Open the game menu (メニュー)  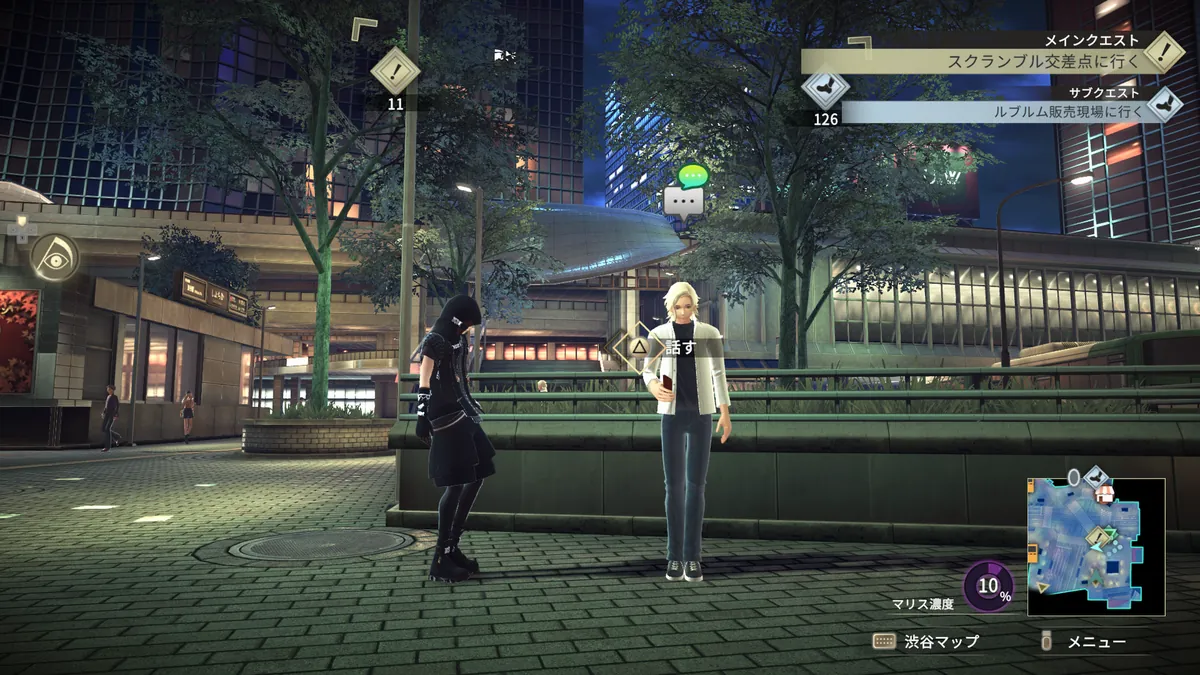coord(1084,642)
